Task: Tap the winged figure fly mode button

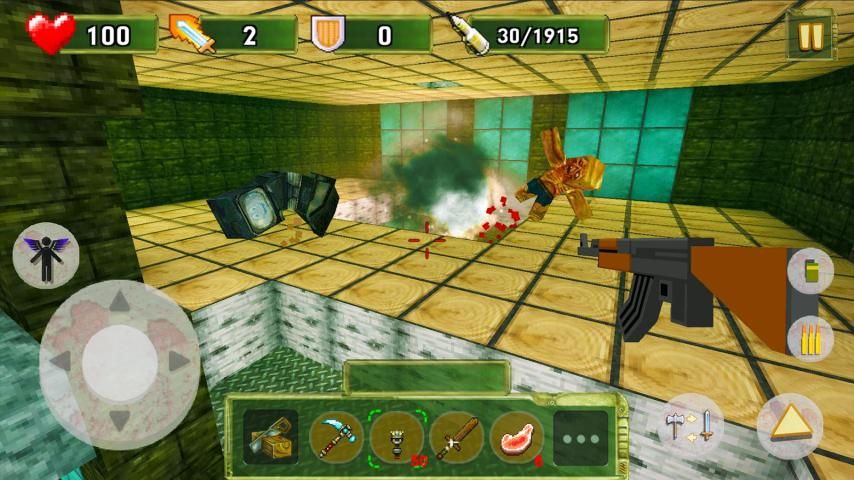Action: click(46, 256)
